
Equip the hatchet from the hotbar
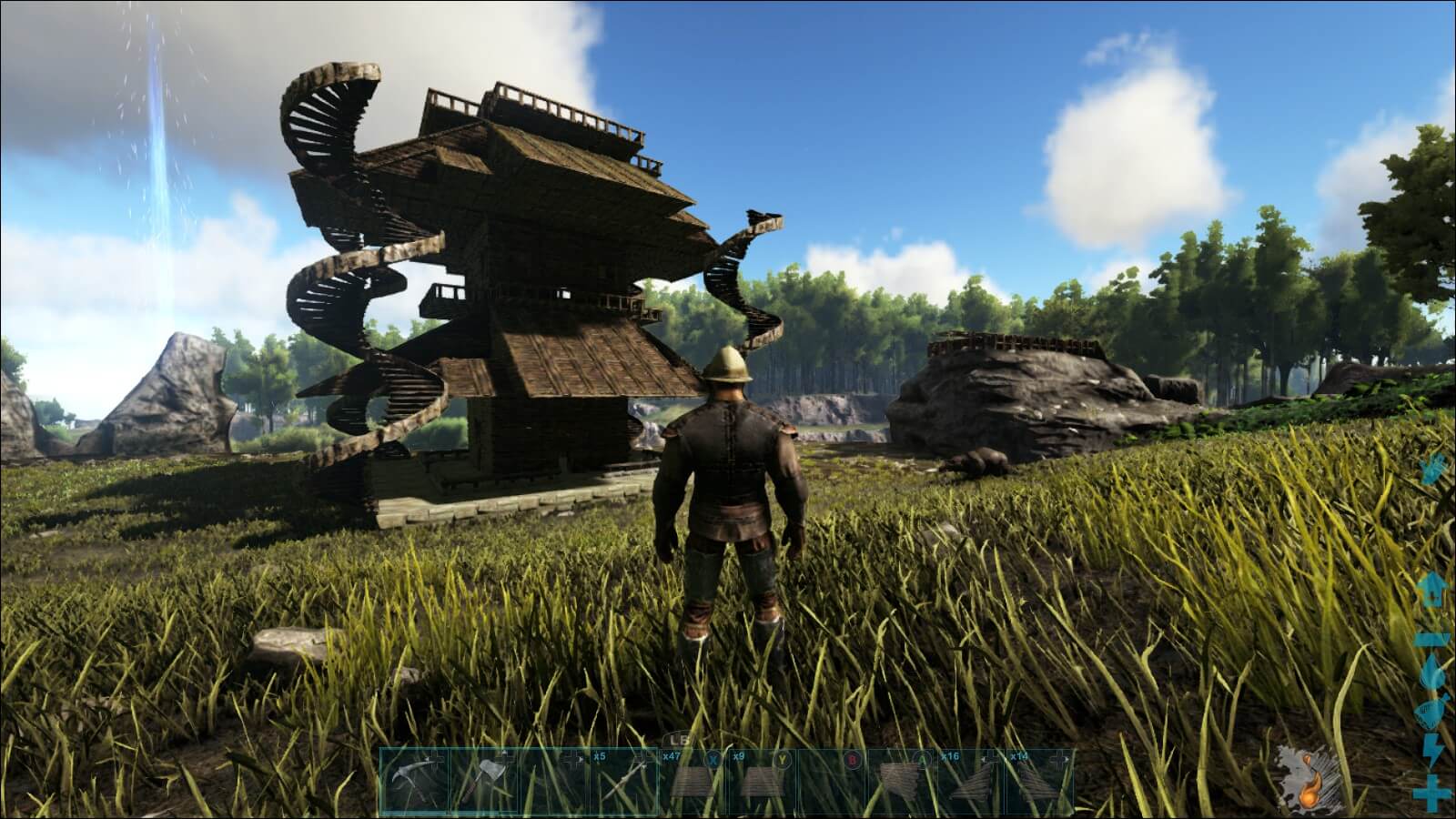[x=483, y=780]
